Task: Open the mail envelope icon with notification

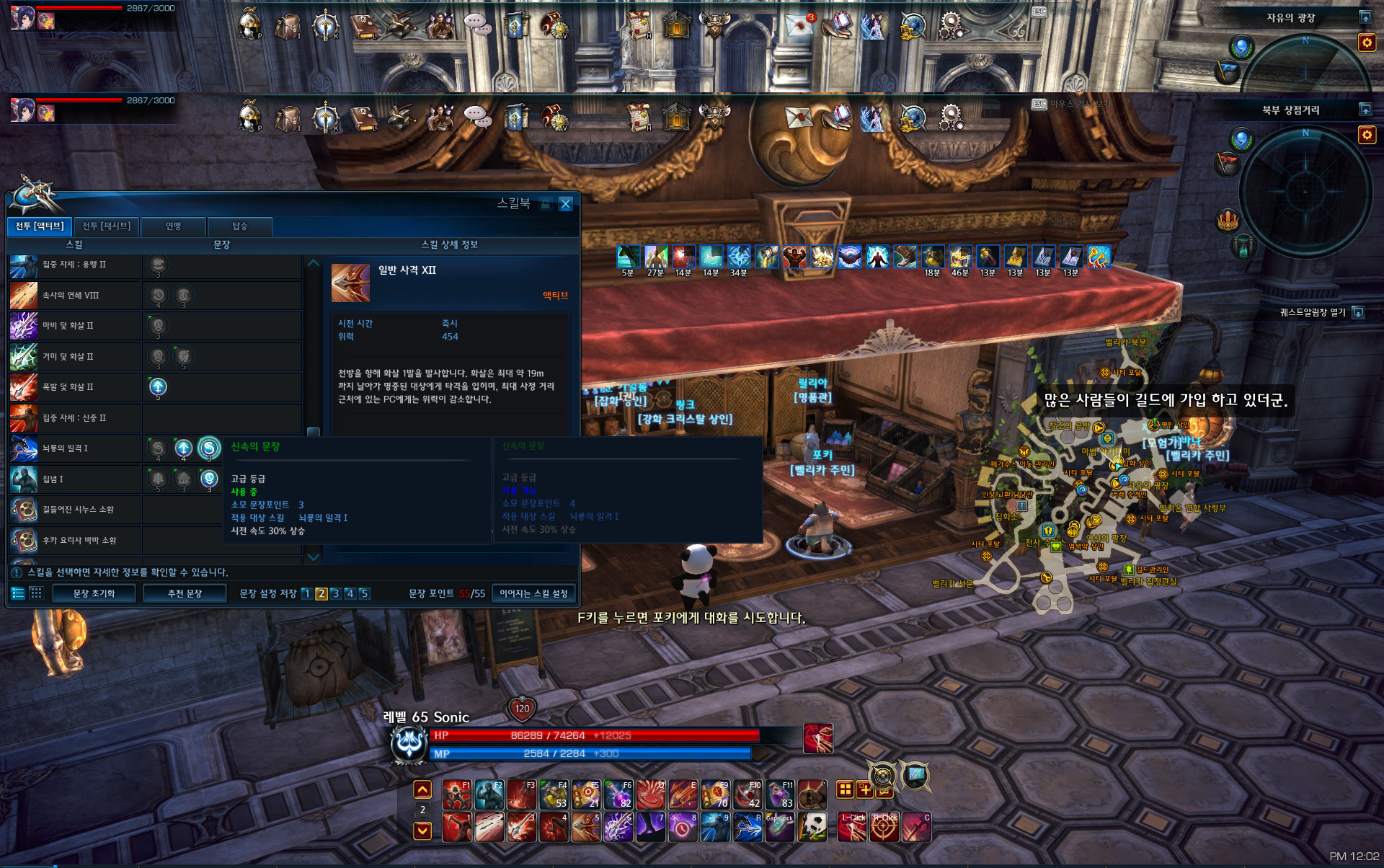Action: click(799, 25)
